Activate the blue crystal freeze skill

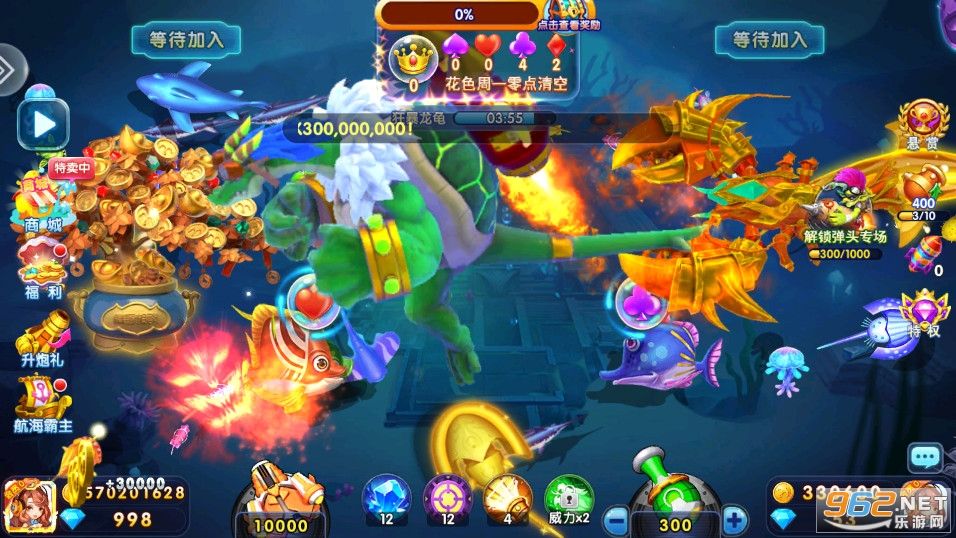coord(385,498)
